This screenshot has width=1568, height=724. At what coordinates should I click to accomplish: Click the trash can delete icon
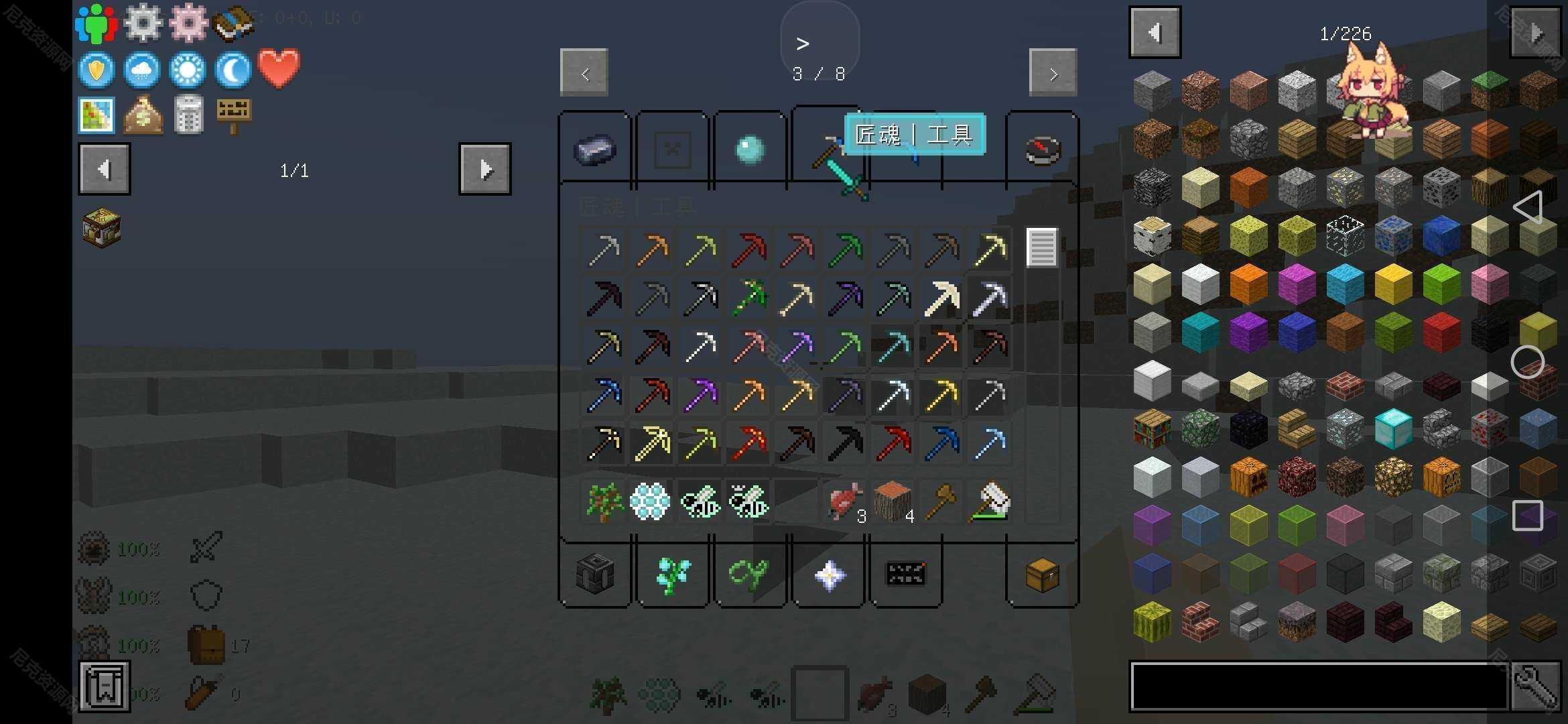coord(188,115)
